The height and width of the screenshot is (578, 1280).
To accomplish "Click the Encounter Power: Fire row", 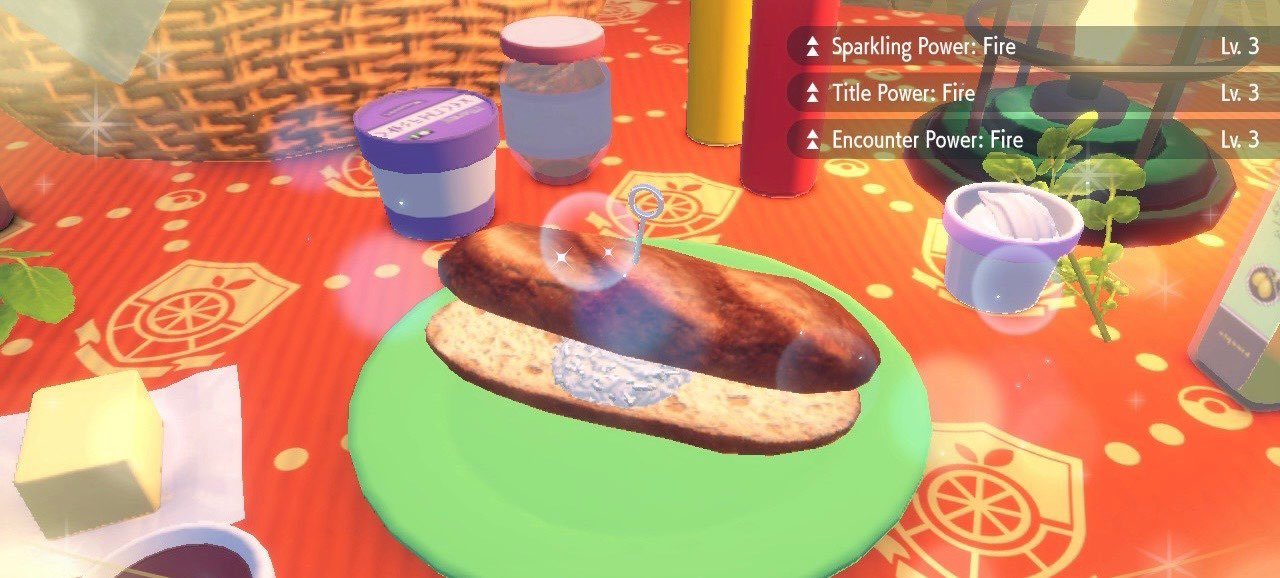I will (x=1030, y=140).
